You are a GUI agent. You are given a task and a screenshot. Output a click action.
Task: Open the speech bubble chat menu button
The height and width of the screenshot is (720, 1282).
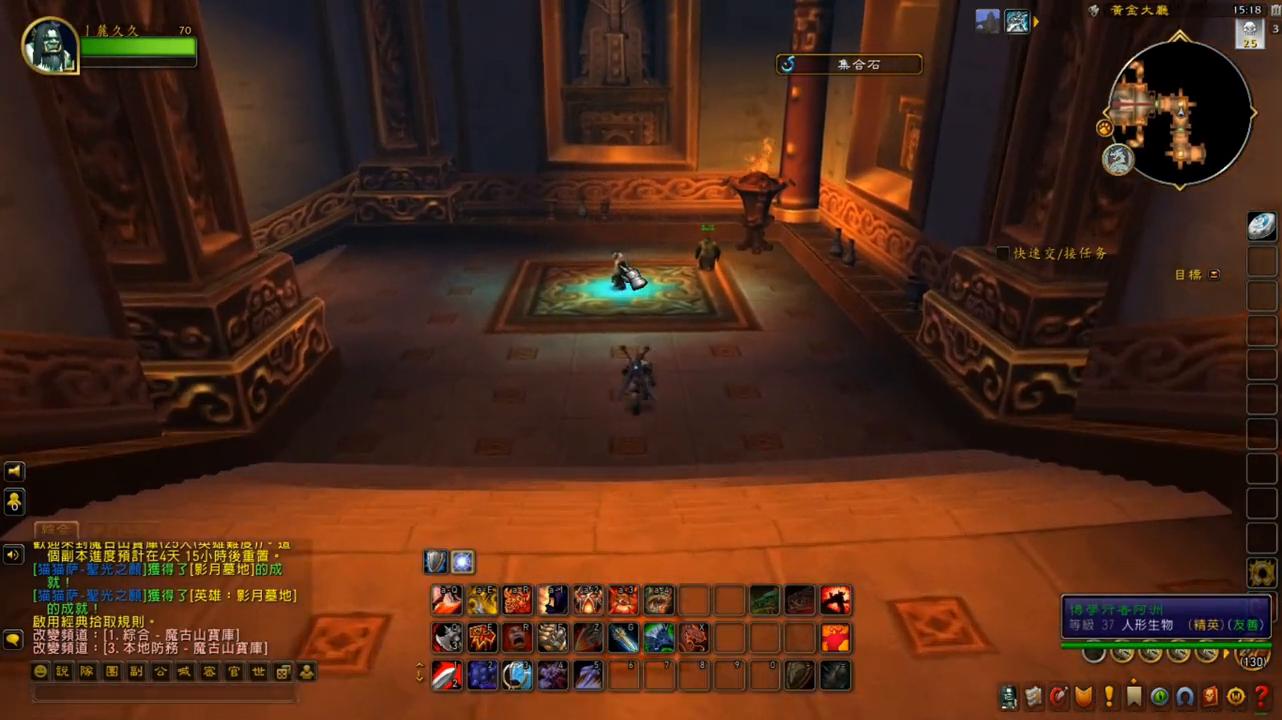point(13,638)
